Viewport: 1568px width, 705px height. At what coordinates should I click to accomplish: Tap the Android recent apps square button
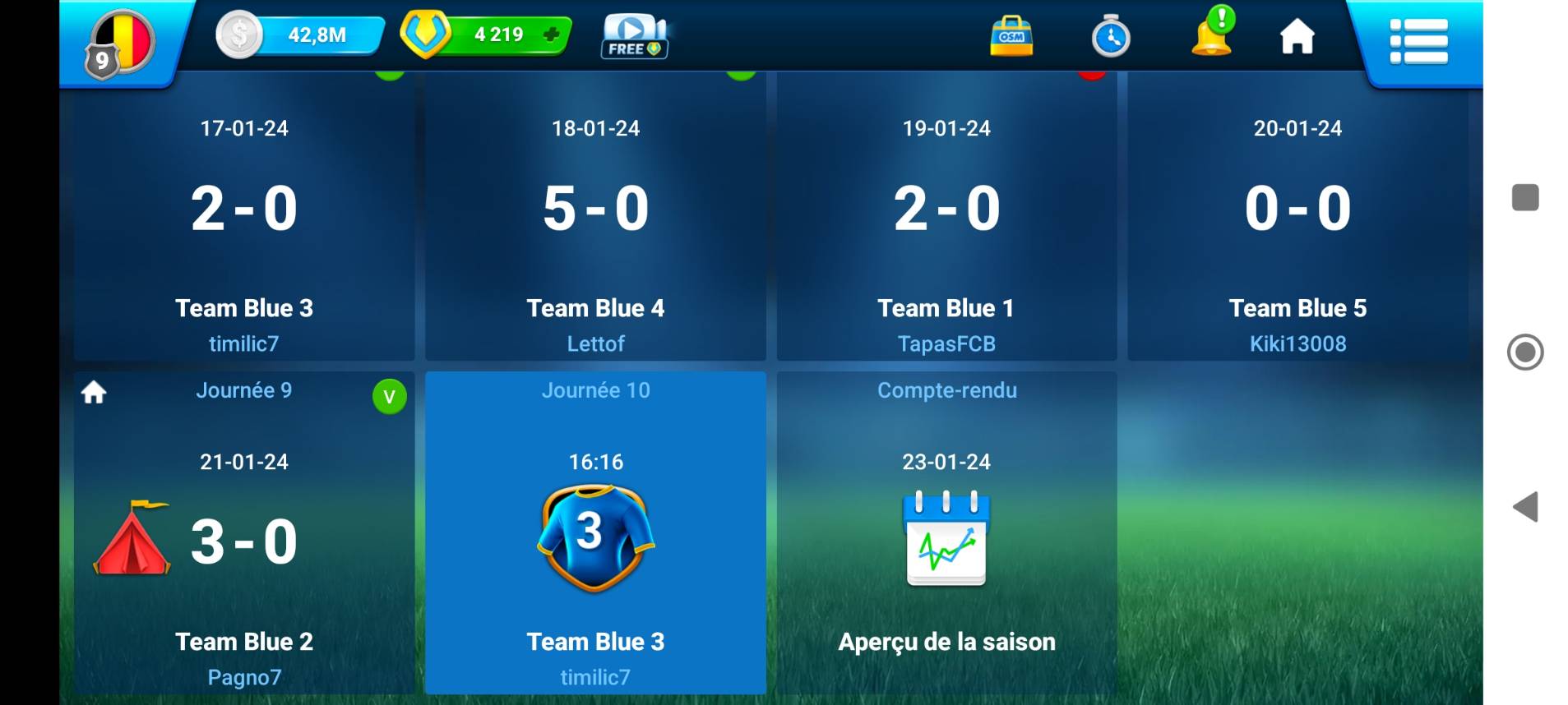pos(1525,197)
